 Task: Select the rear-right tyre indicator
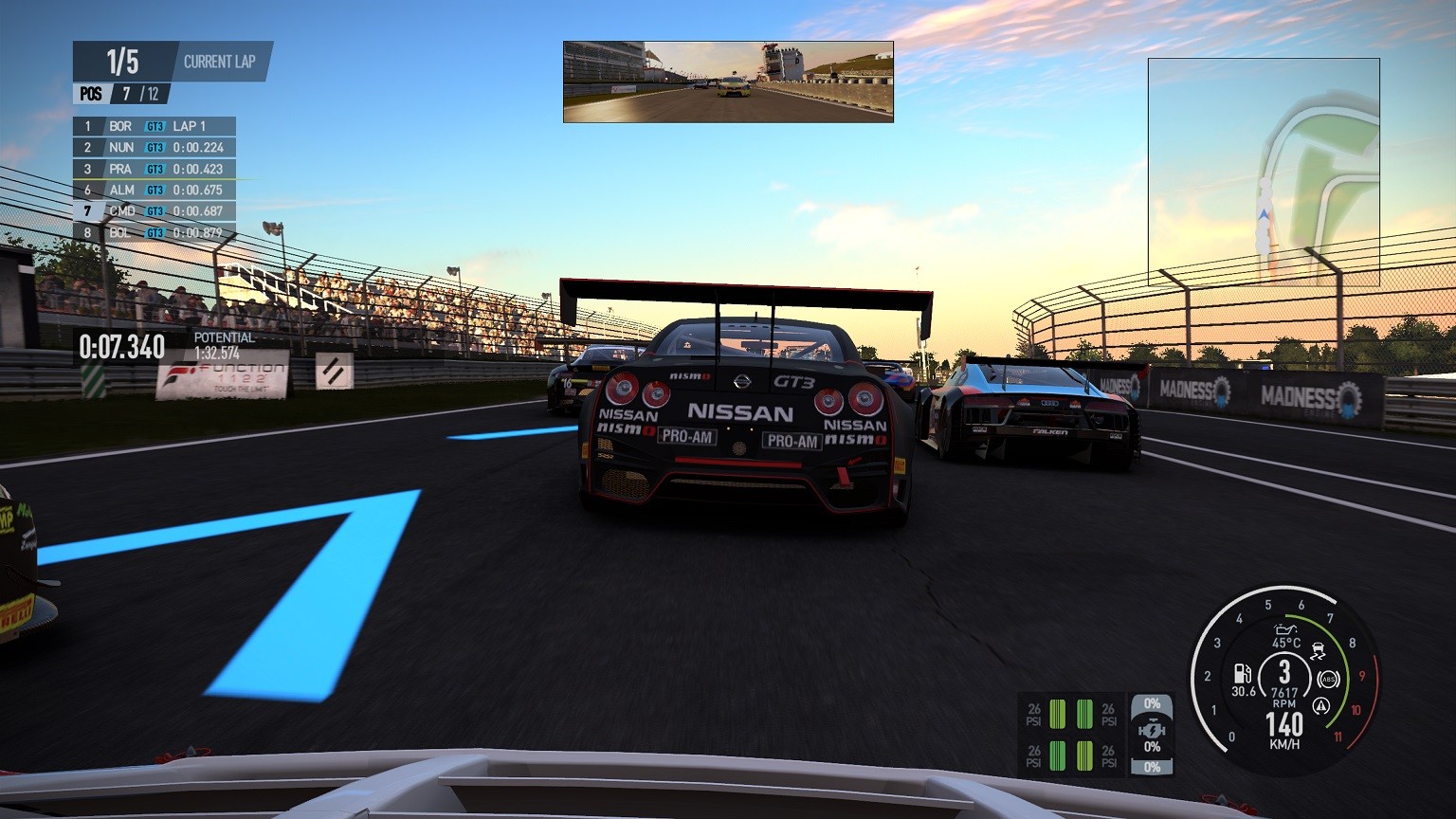coord(1084,755)
